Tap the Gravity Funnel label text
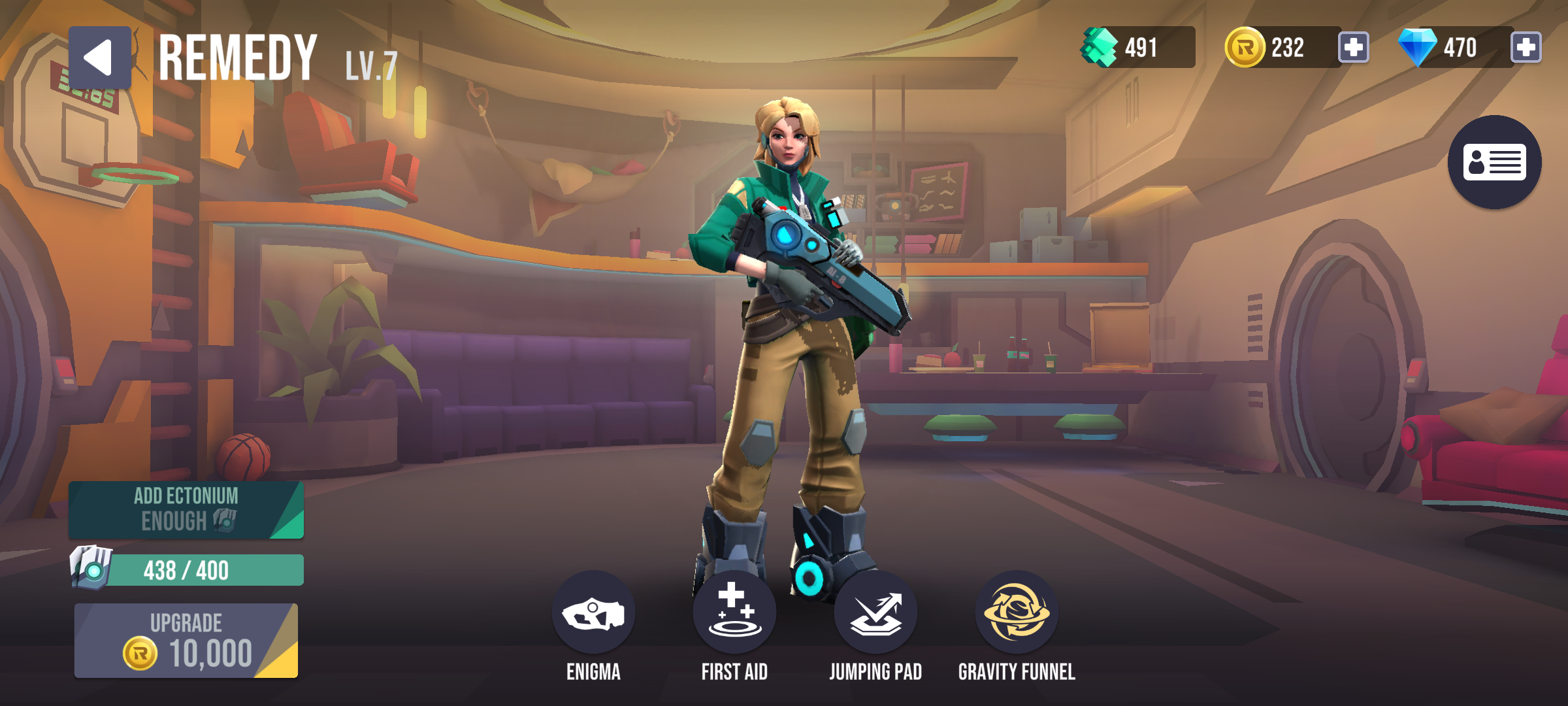1568x706 pixels. [x=1017, y=670]
